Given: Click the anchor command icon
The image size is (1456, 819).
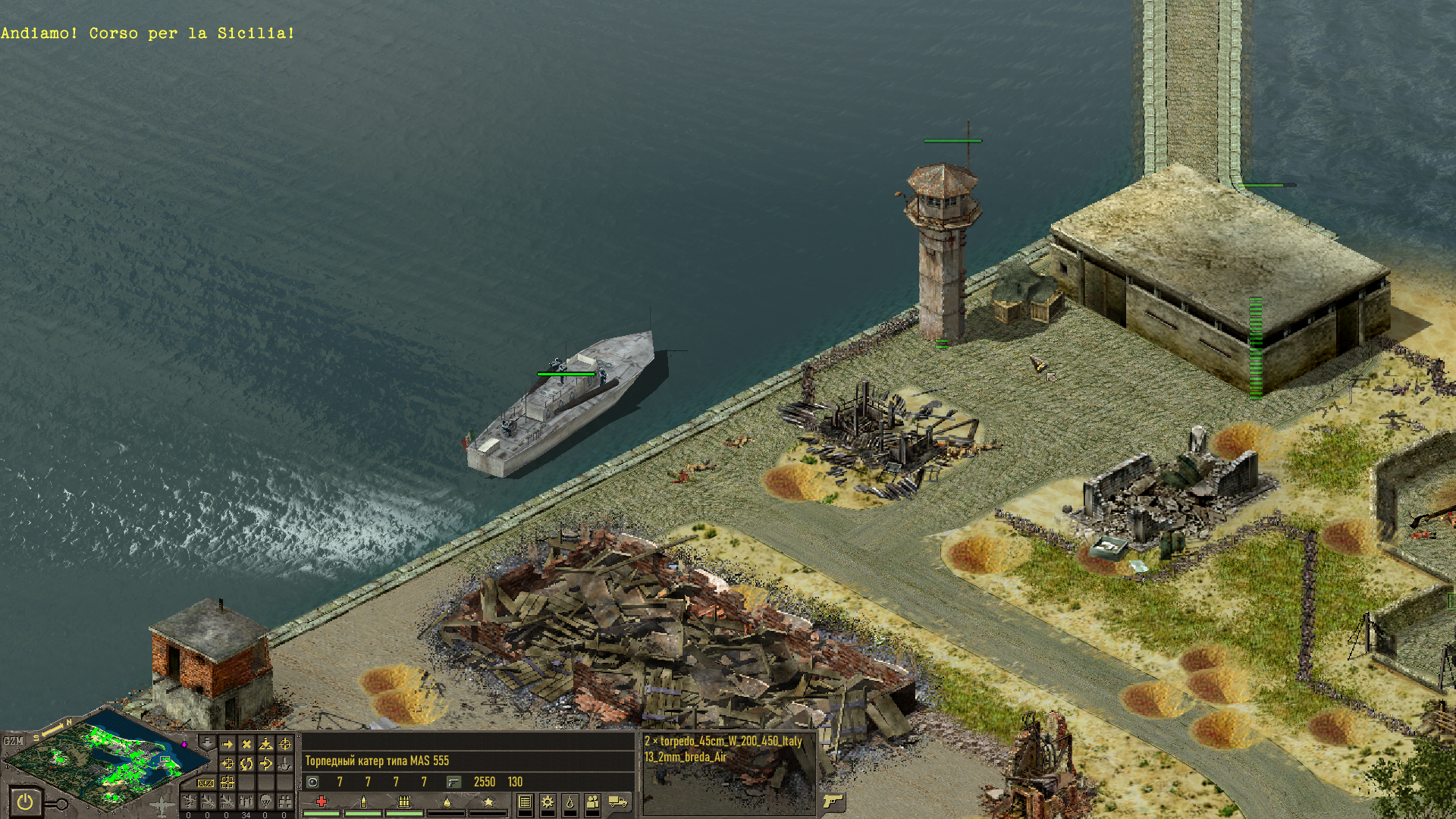Looking at the screenshot, I should coord(285,764).
